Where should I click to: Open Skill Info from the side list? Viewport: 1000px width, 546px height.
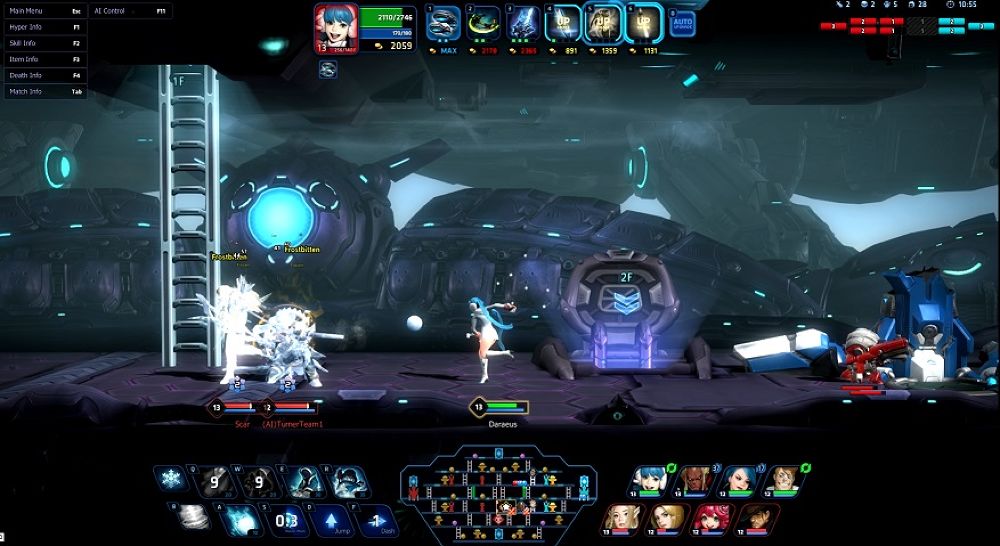click(x=44, y=43)
